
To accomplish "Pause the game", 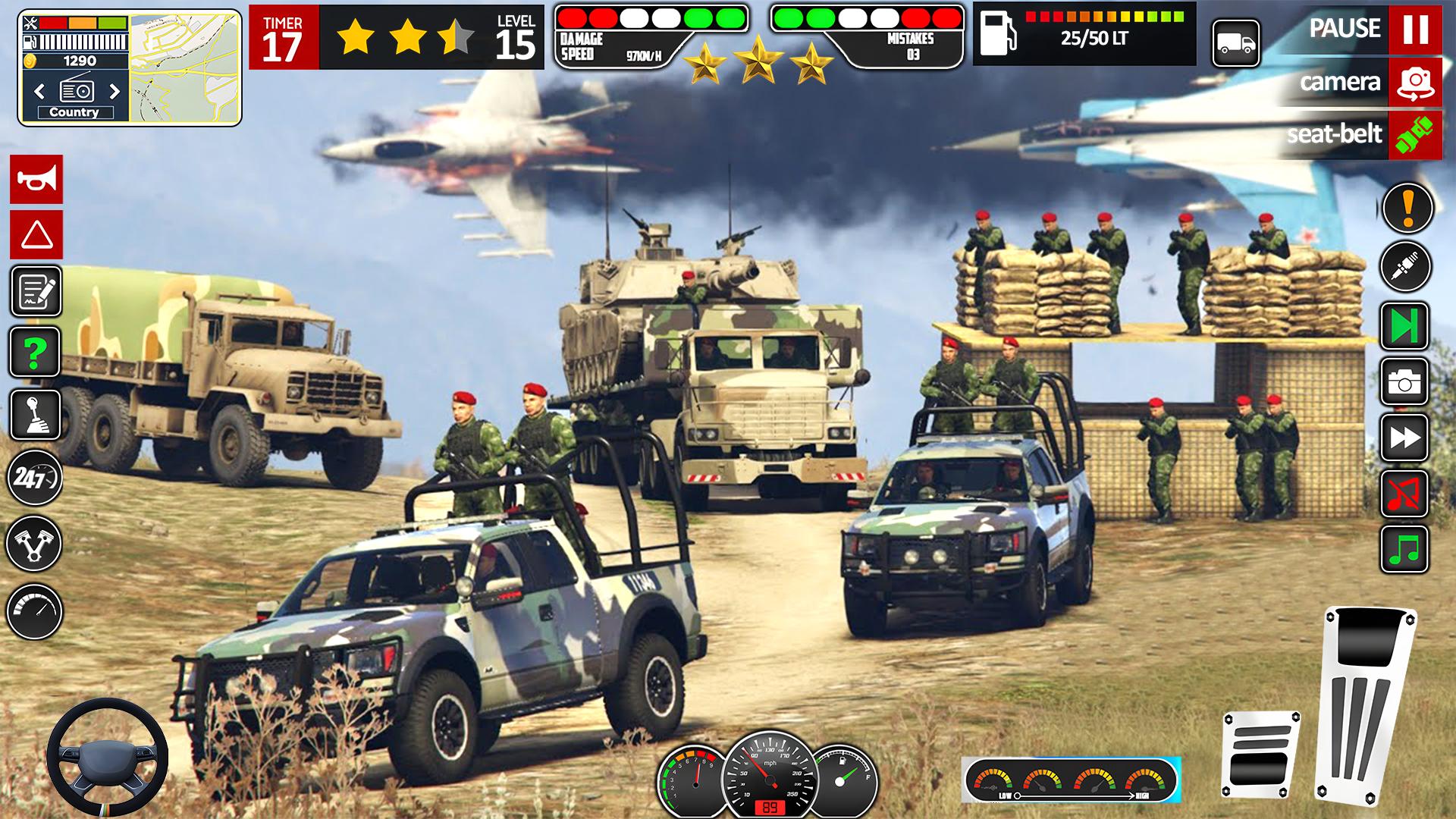I will pyautogui.click(x=1414, y=29).
